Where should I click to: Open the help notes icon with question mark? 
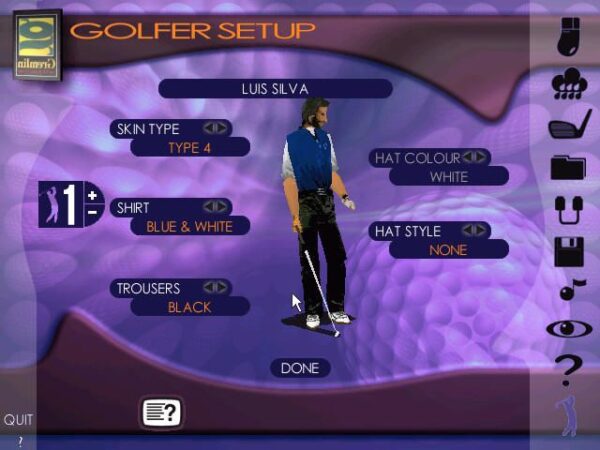161,411
